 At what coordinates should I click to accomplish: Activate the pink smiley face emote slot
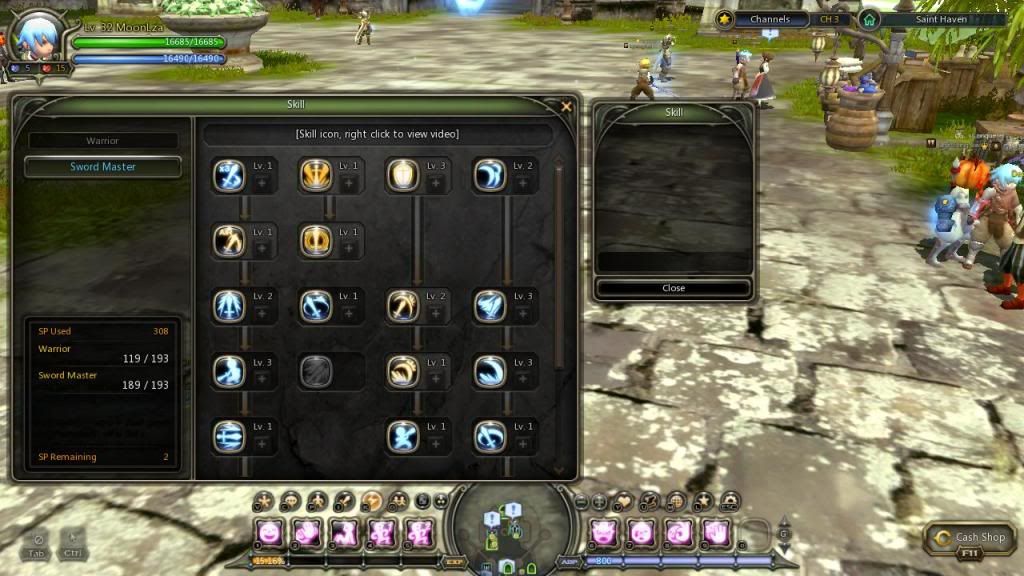tap(268, 532)
